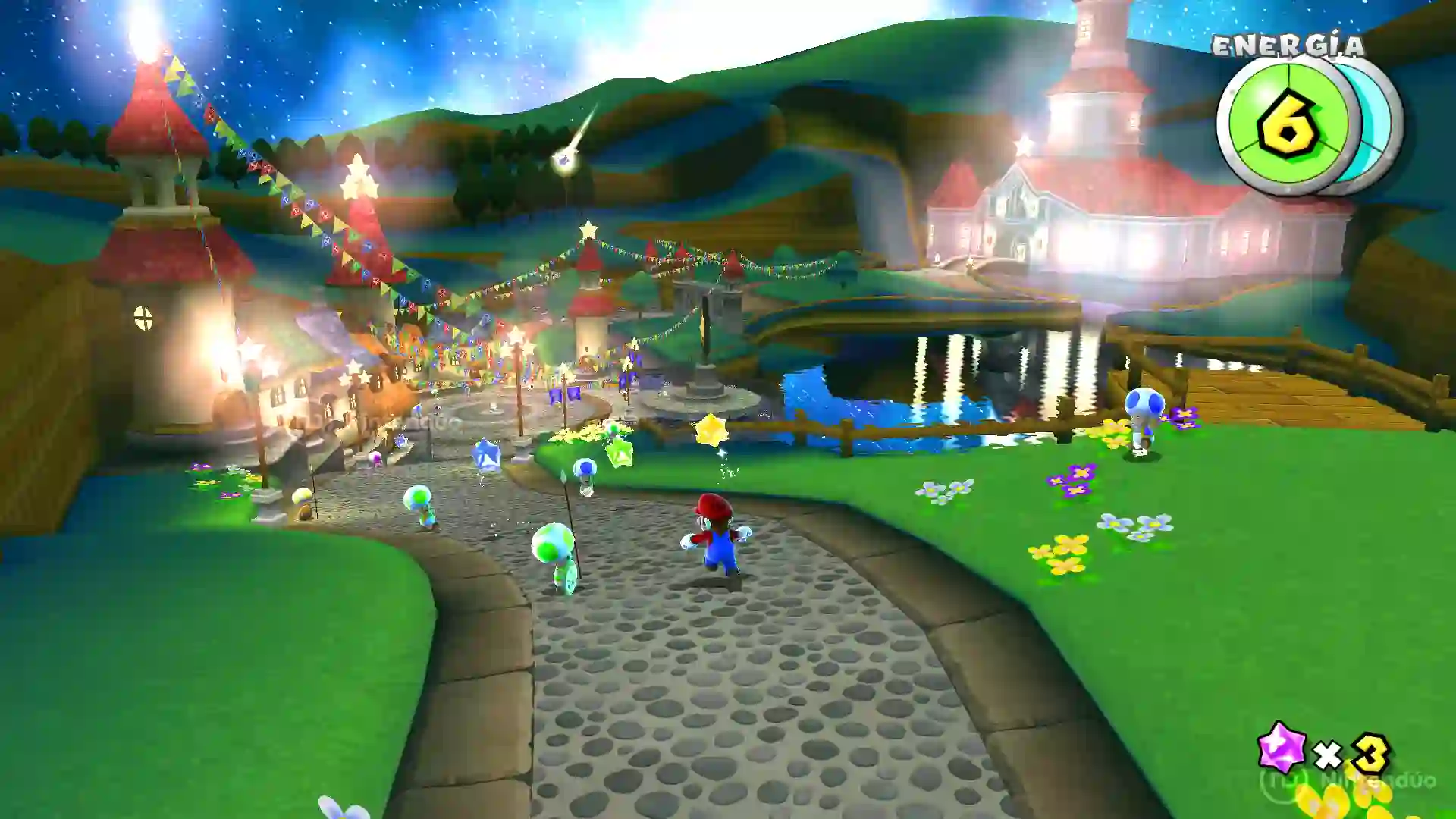Select the round tower window on the left
Viewport: 1456px width, 819px height.
(x=143, y=318)
